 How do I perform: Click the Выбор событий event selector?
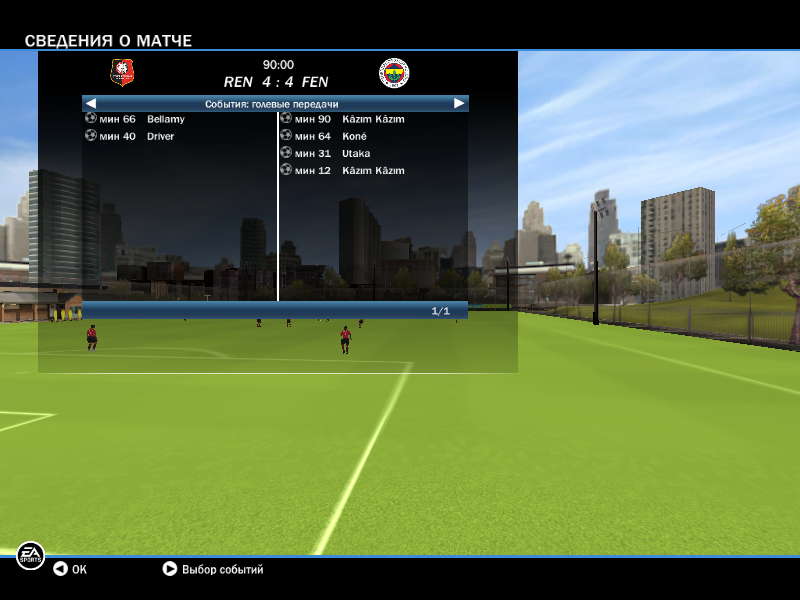213,569
